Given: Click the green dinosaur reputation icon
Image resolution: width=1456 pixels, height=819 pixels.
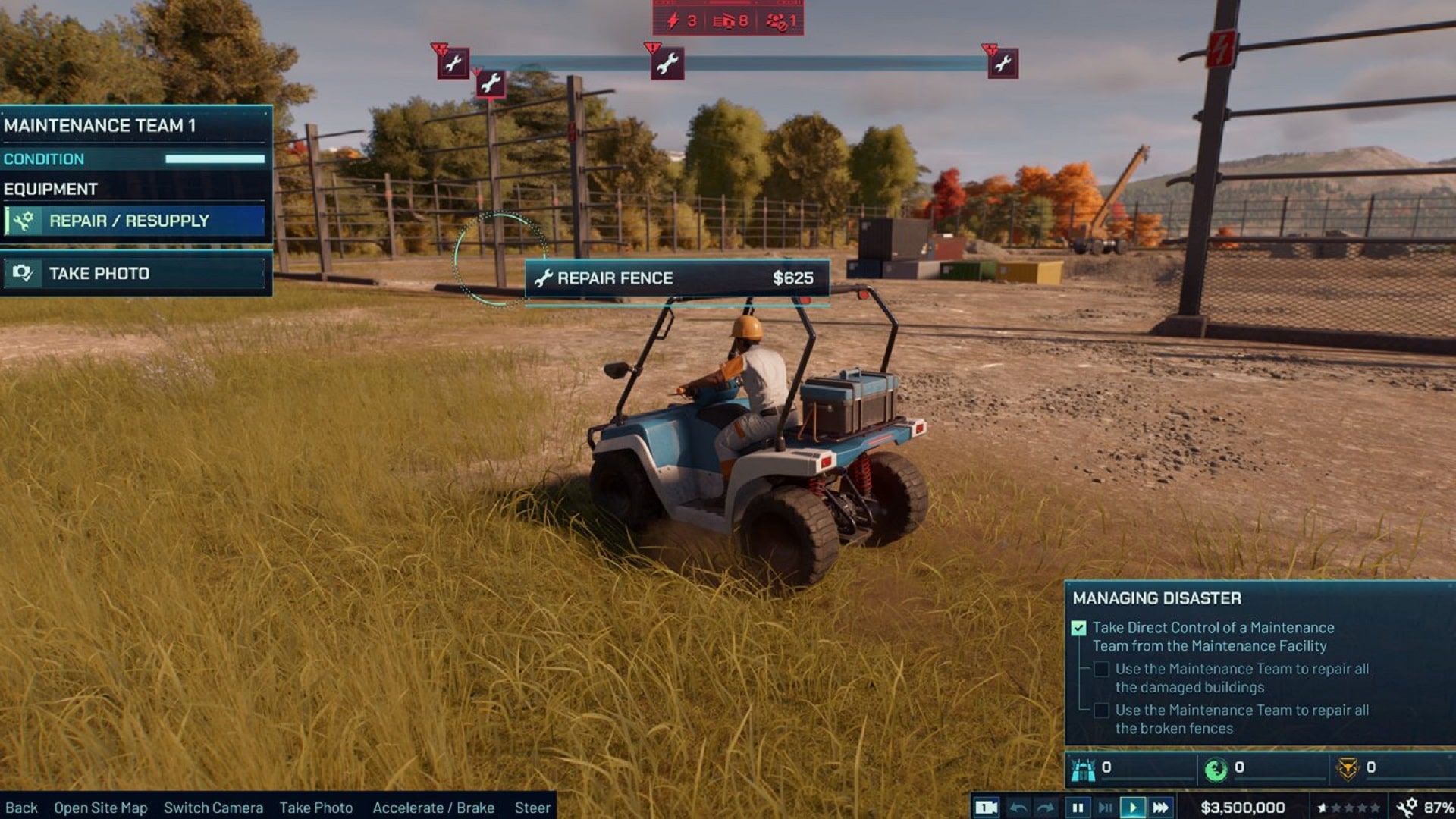Looking at the screenshot, I should pos(1216,770).
